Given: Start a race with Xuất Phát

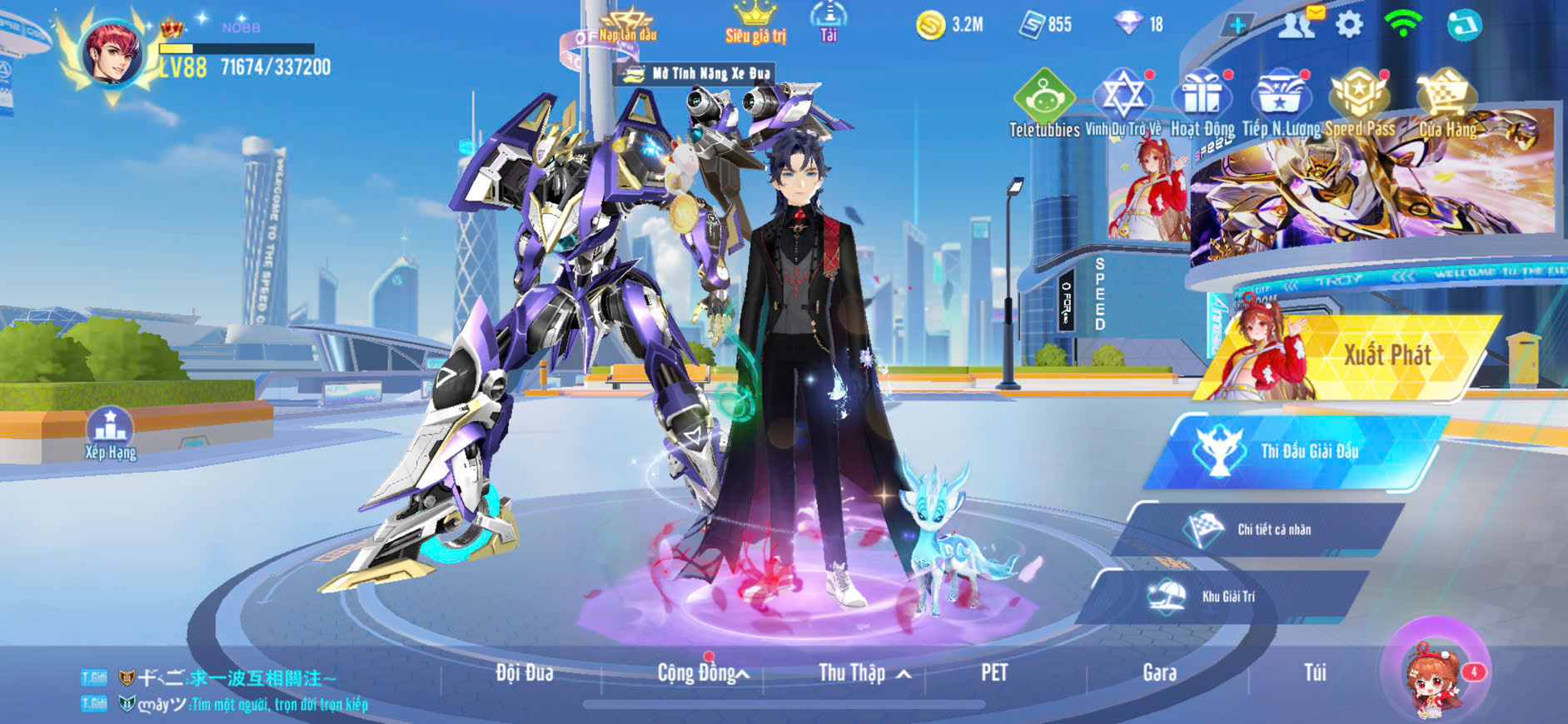Looking at the screenshot, I should pyautogui.click(x=1366, y=357).
